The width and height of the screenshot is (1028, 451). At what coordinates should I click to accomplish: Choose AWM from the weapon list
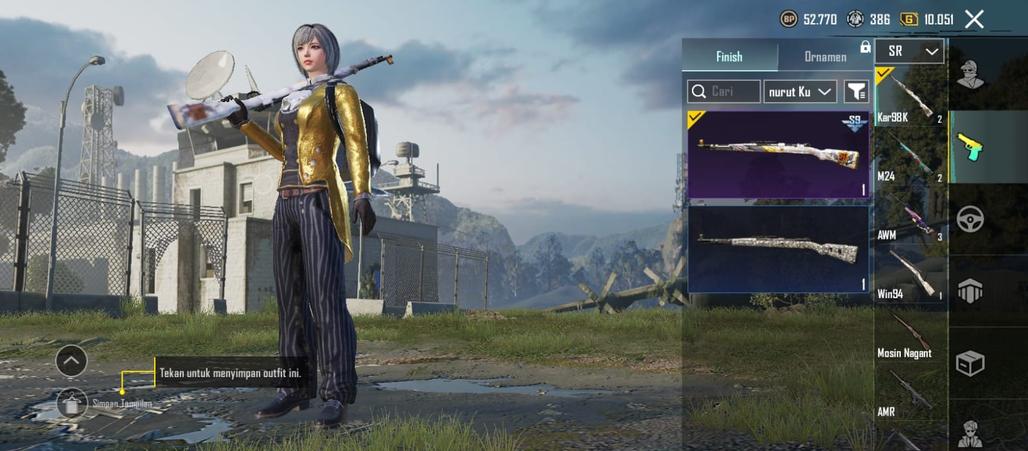pos(909,217)
